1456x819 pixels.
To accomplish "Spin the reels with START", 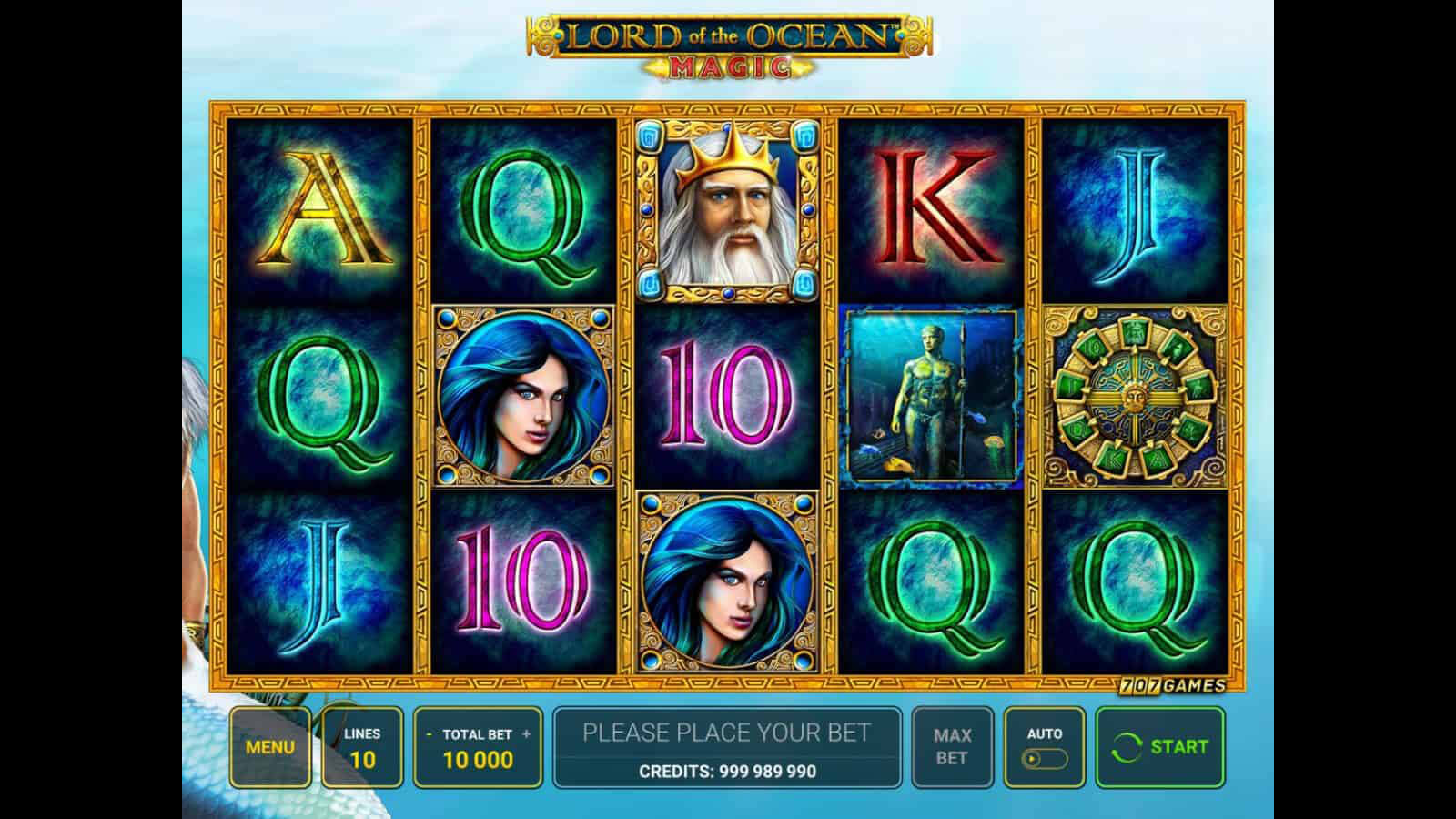I will [x=1160, y=747].
